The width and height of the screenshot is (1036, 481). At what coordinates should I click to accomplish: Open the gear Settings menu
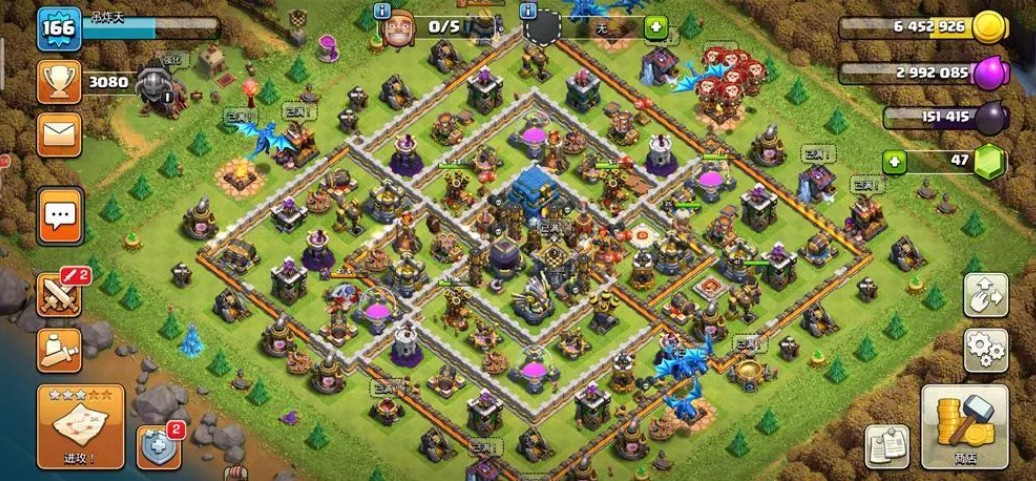tap(985, 350)
